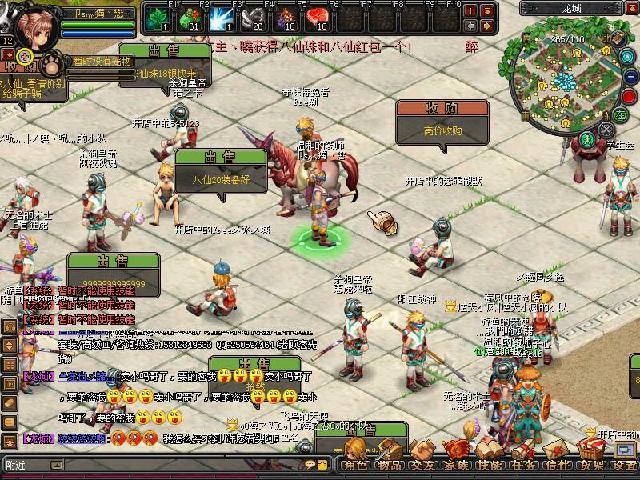Open the 角色 character menu
640x480 pixels.
point(354,464)
